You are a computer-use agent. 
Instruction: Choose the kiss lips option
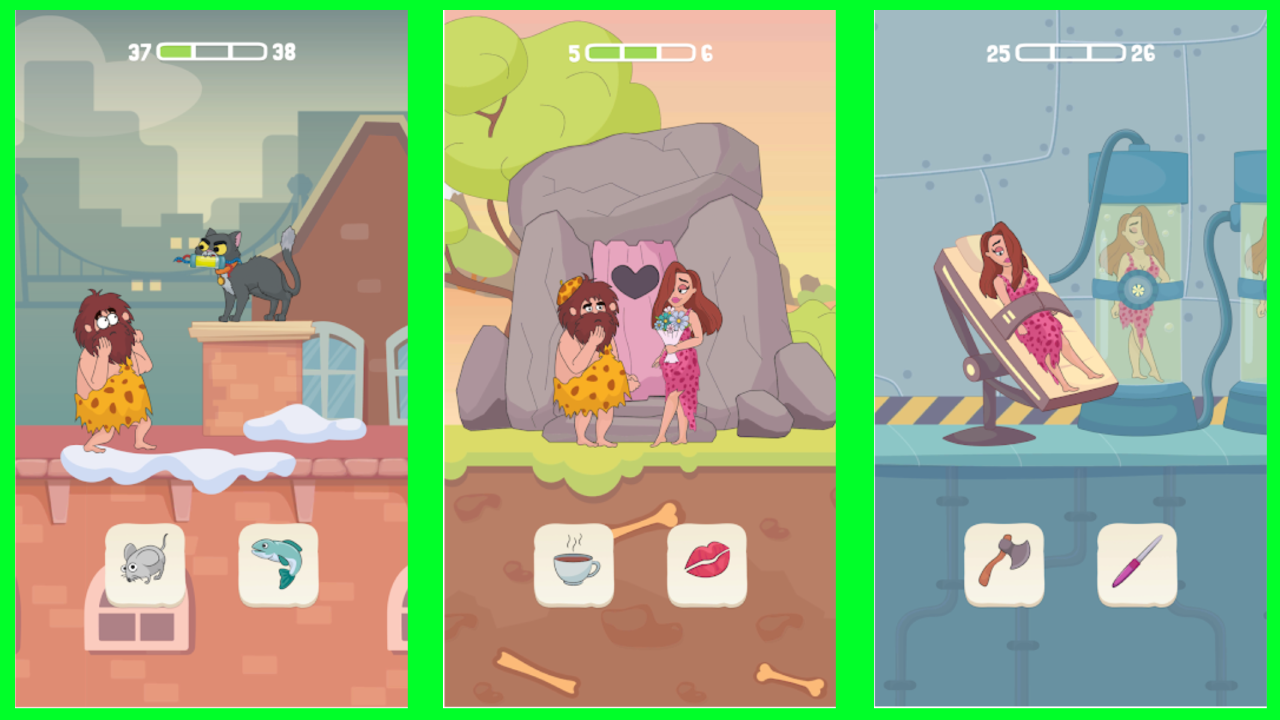click(x=707, y=565)
